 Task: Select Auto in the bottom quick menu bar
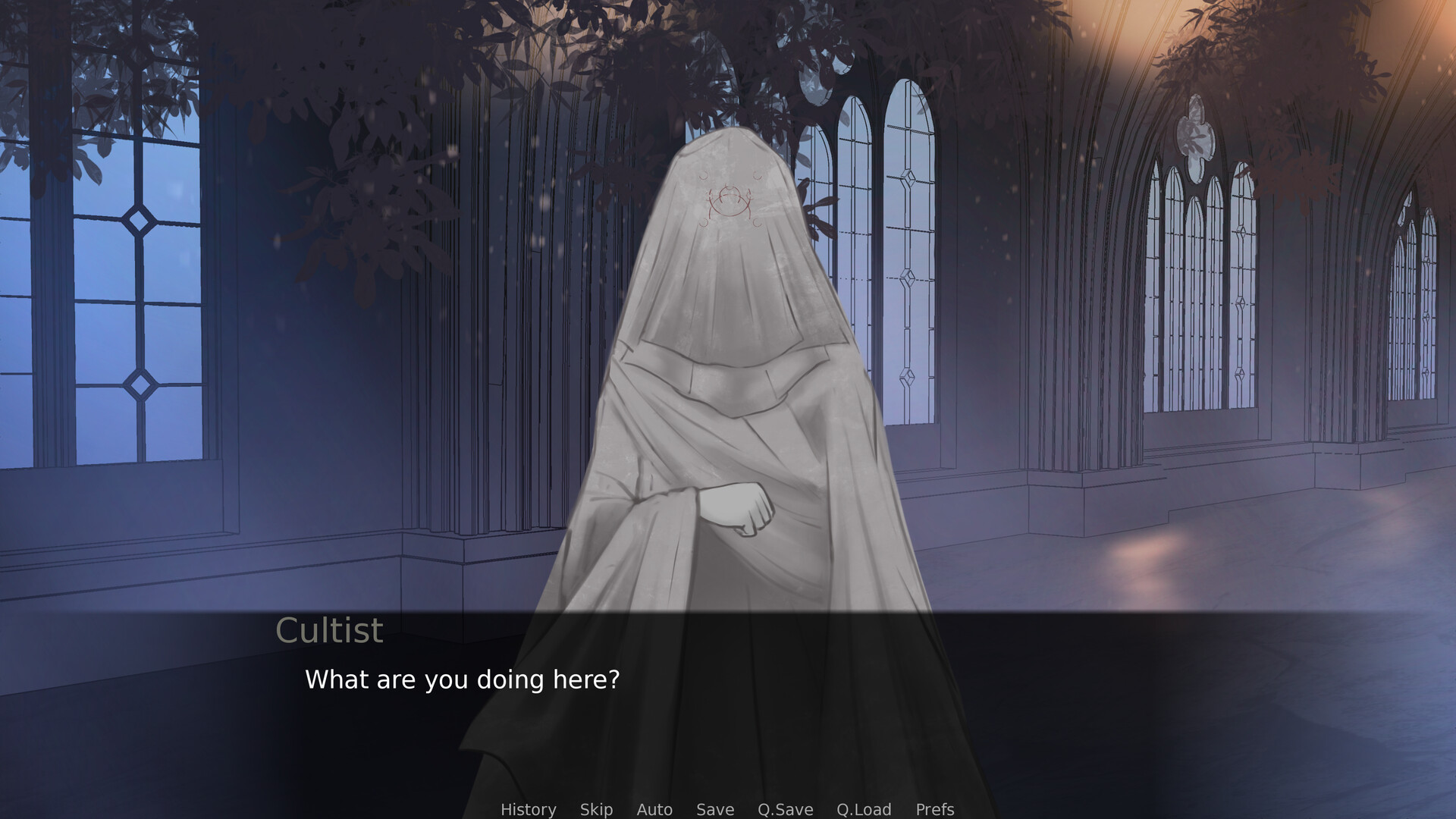654,809
